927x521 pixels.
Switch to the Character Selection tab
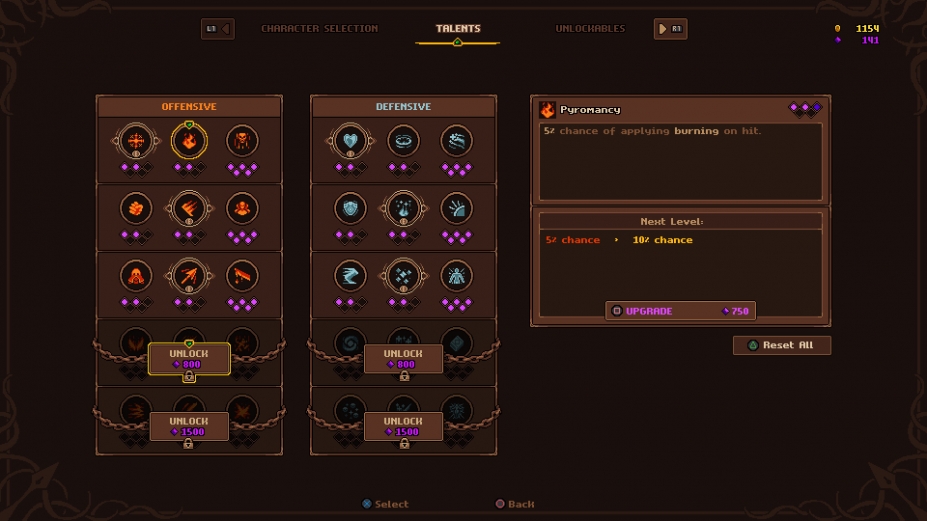pyautogui.click(x=319, y=29)
